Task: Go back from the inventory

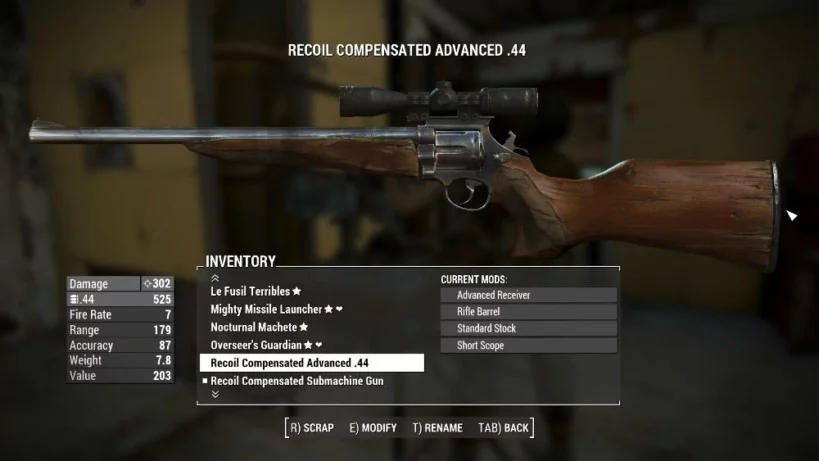Action: click(503, 428)
